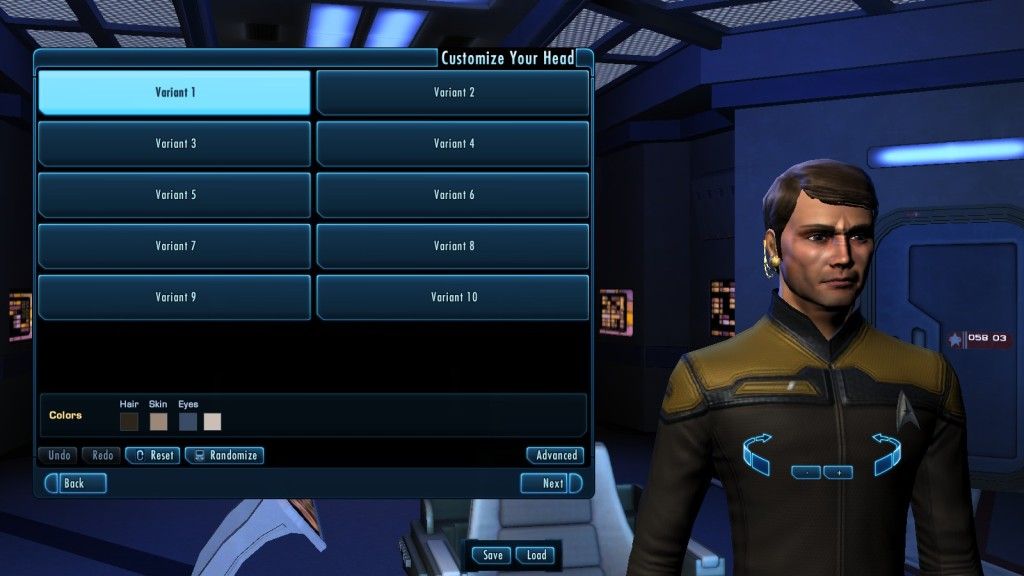The image size is (1024, 576).
Task: Choose the Variant 10 head
Action: (453, 297)
